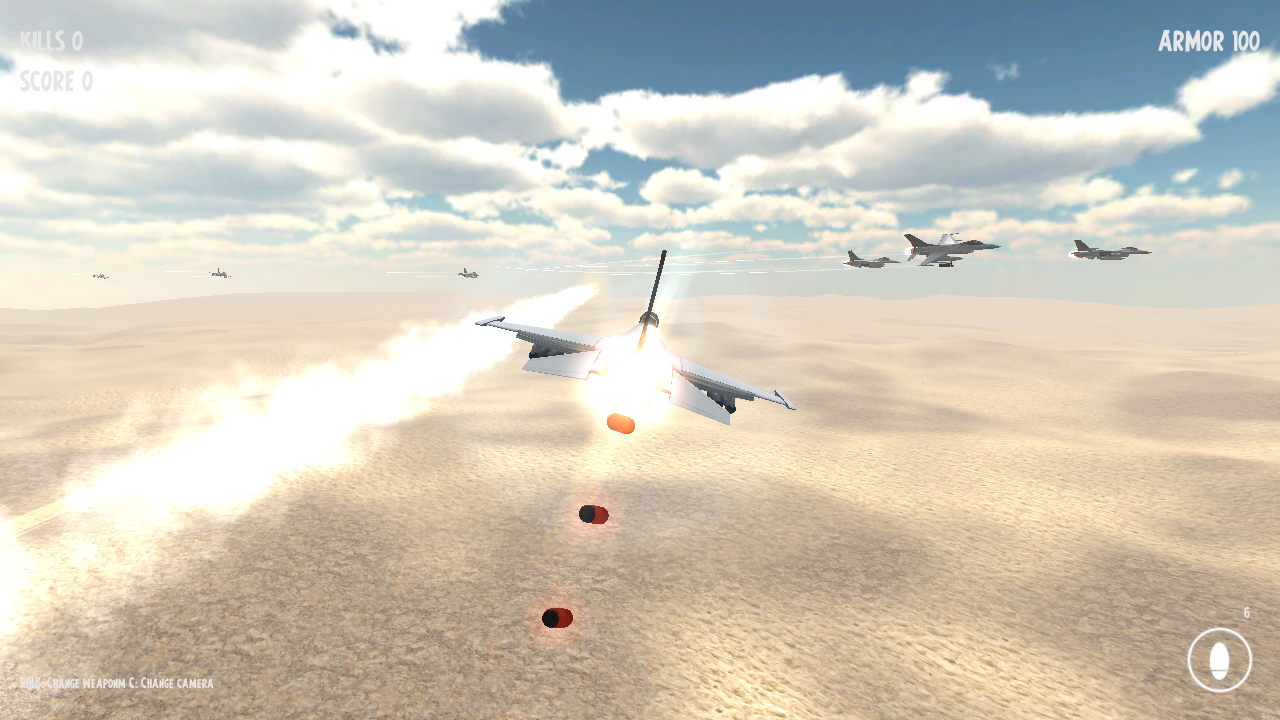Image resolution: width=1280 pixels, height=720 pixels.
Task: Click the lower red explosion crater on the sand
Action: click(558, 618)
